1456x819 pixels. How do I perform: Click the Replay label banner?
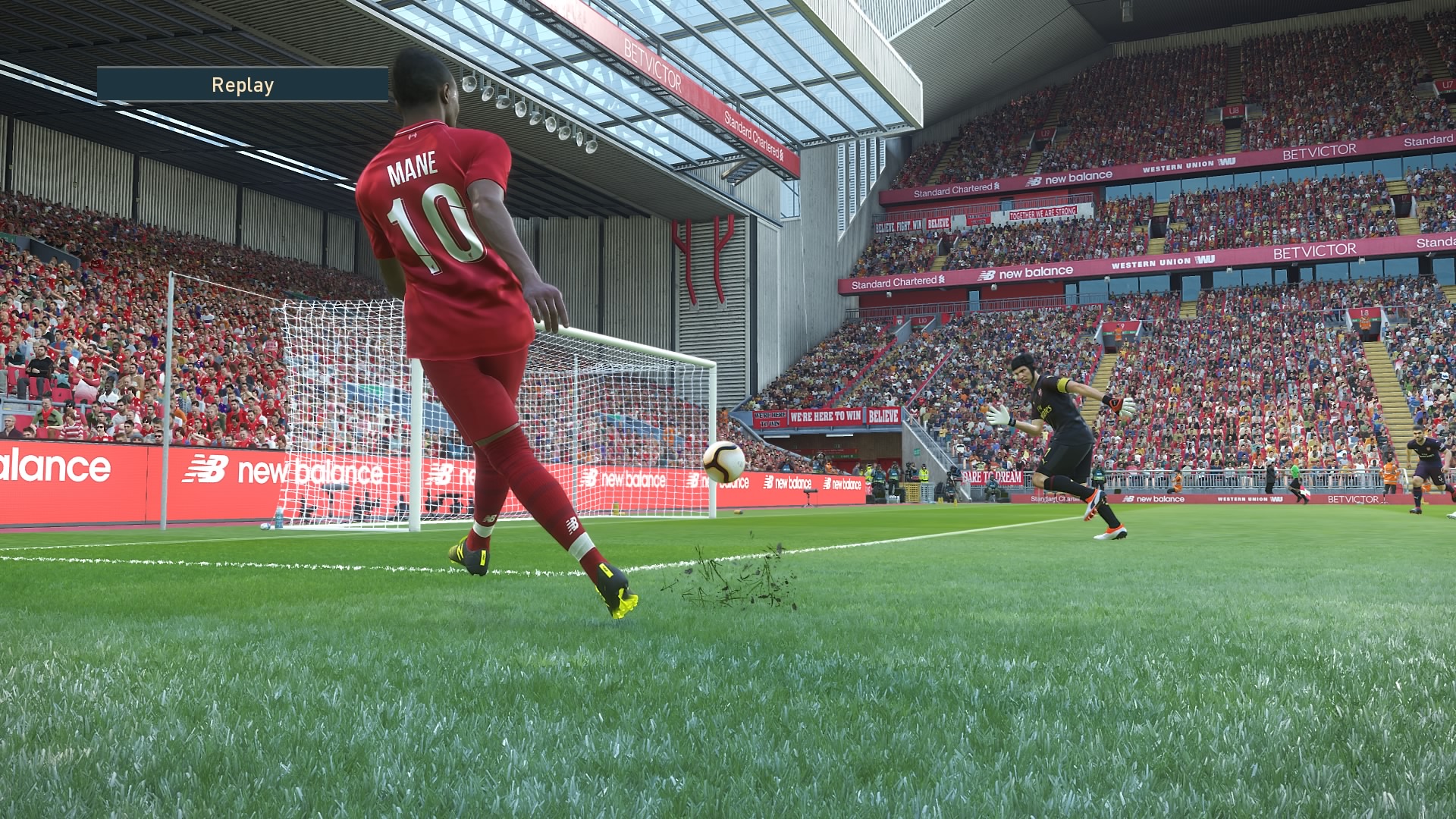(243, 85)
